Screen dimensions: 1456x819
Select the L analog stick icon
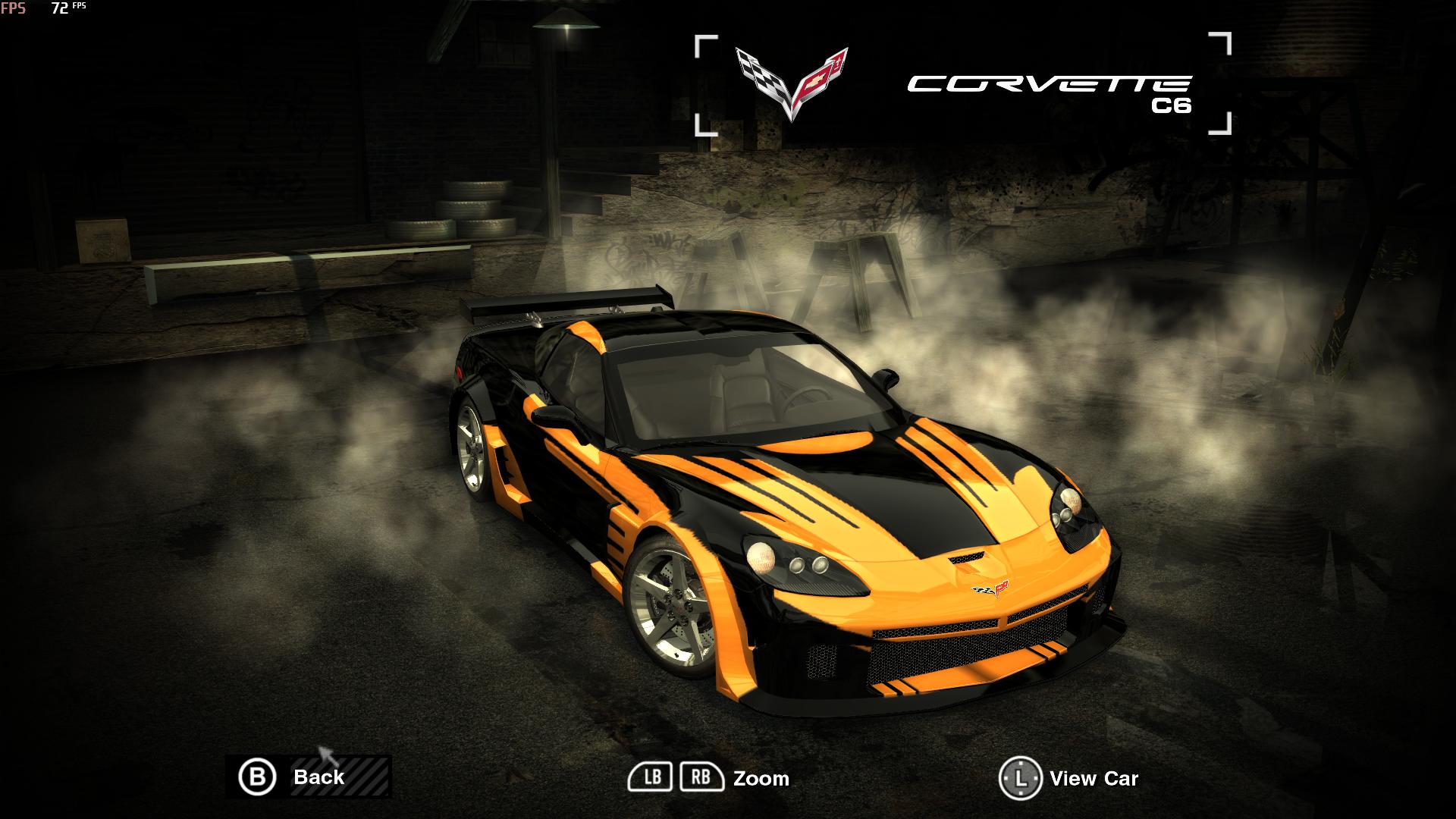click(1021, 776)
